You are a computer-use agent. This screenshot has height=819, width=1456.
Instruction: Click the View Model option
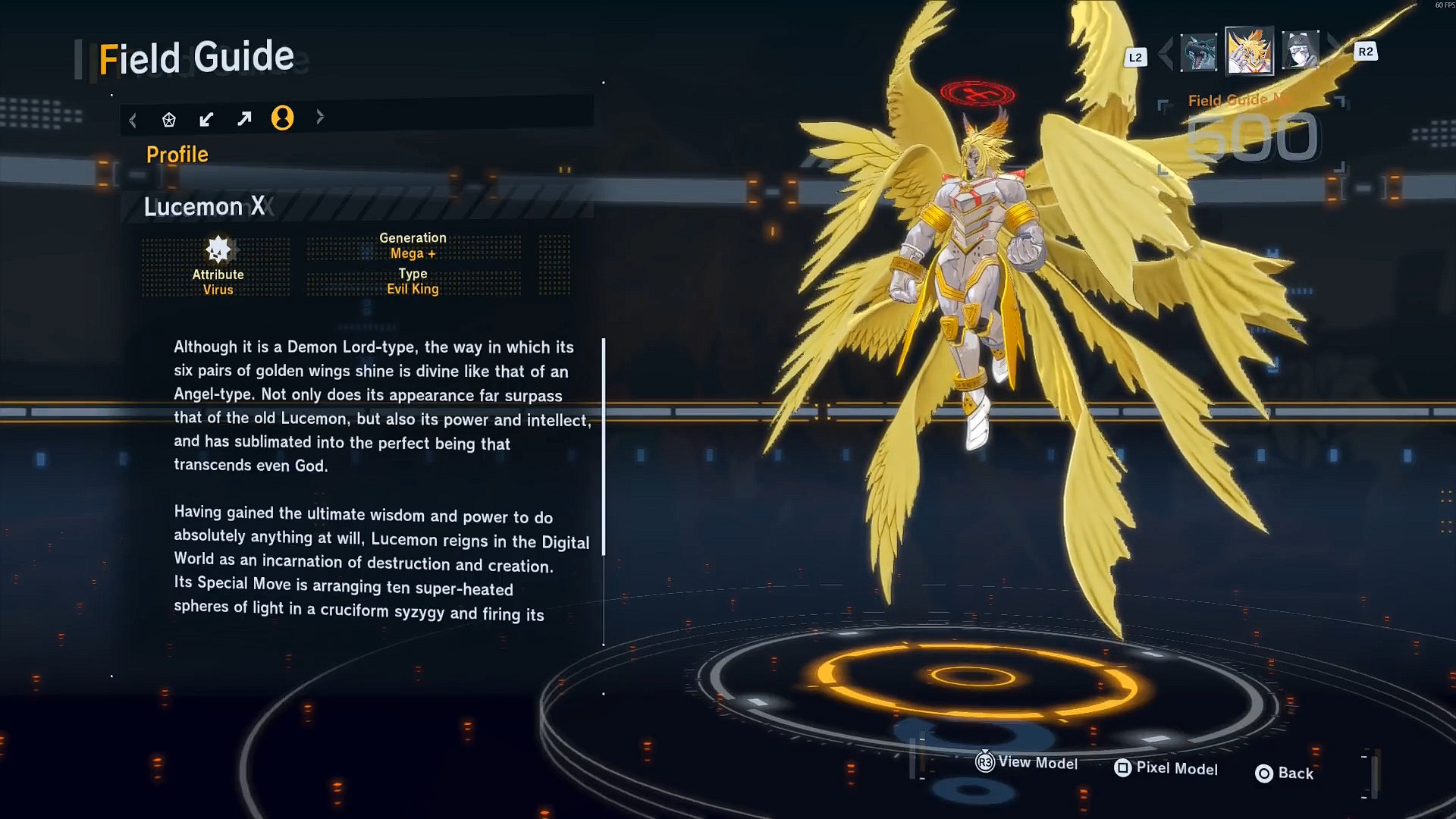[1027, 762]
